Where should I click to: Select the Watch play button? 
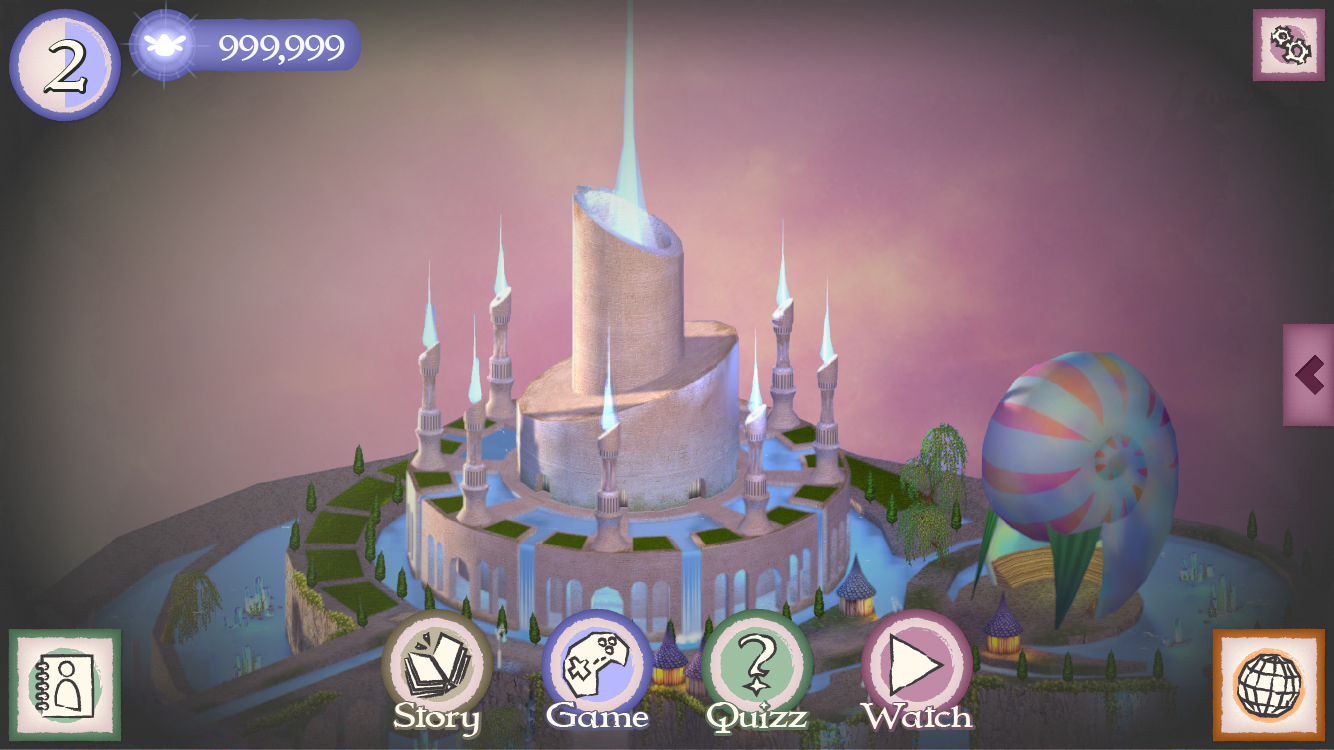[x=917, y=664]
